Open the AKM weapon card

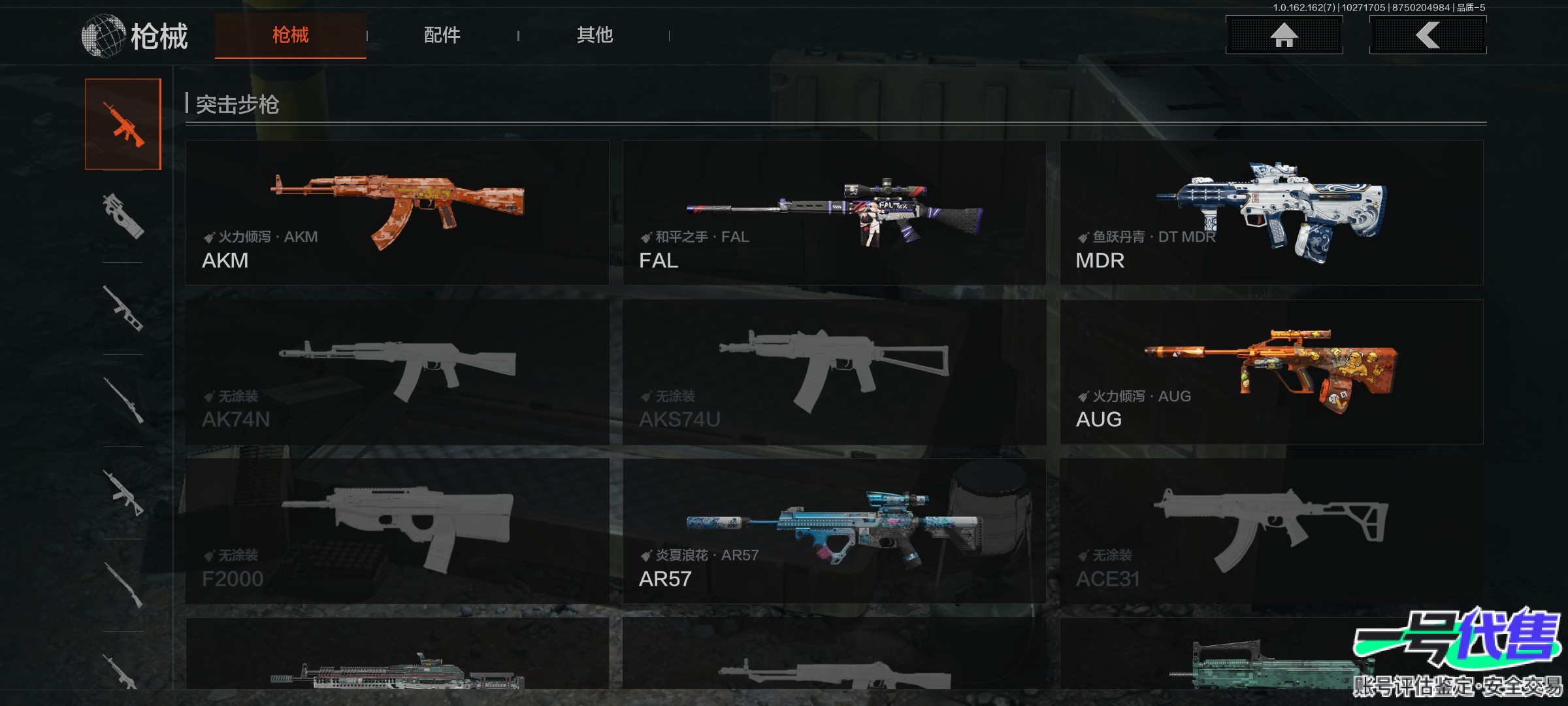tap(397, 212)
